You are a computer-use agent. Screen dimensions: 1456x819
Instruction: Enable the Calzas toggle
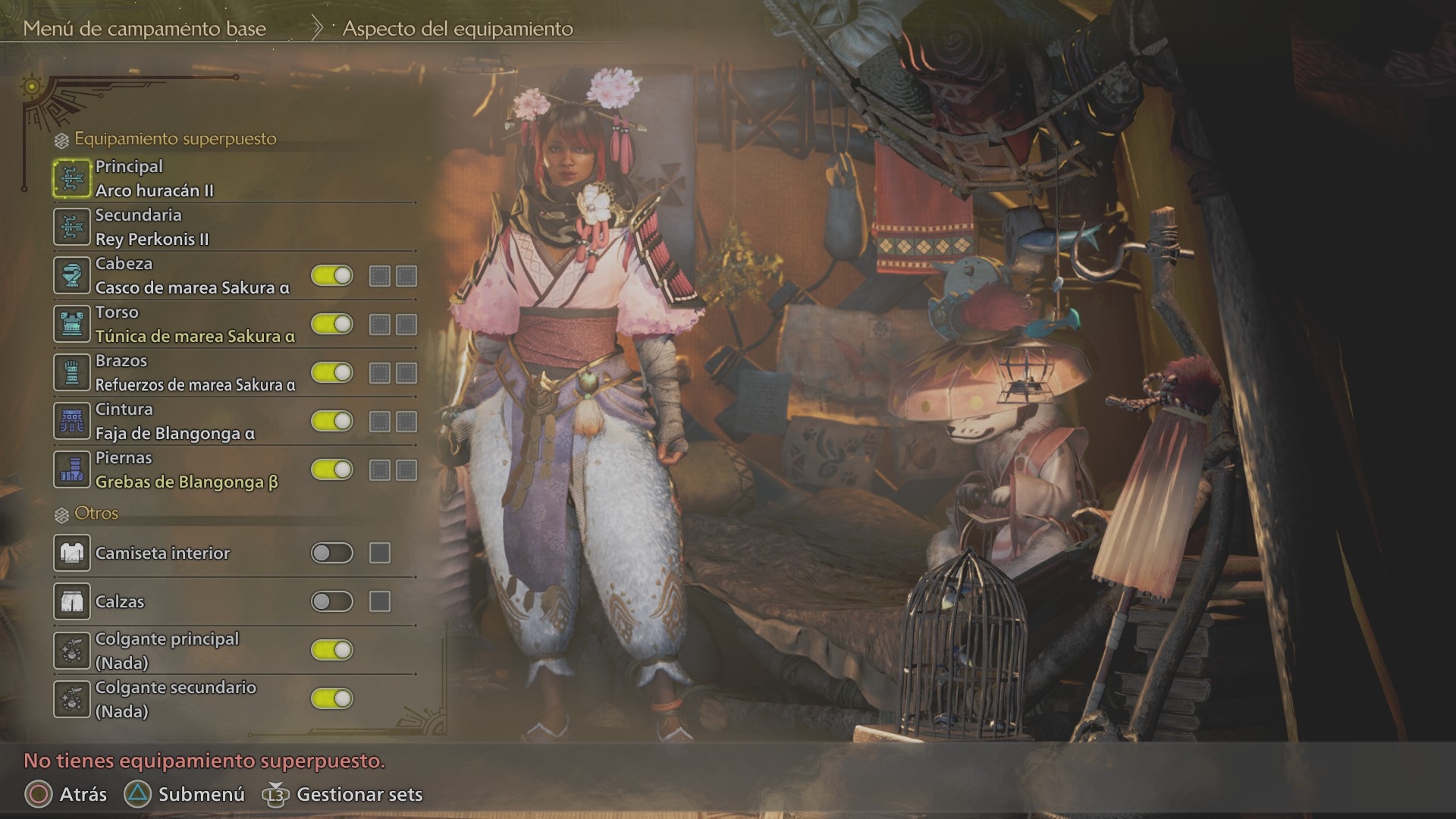point(332,601)
